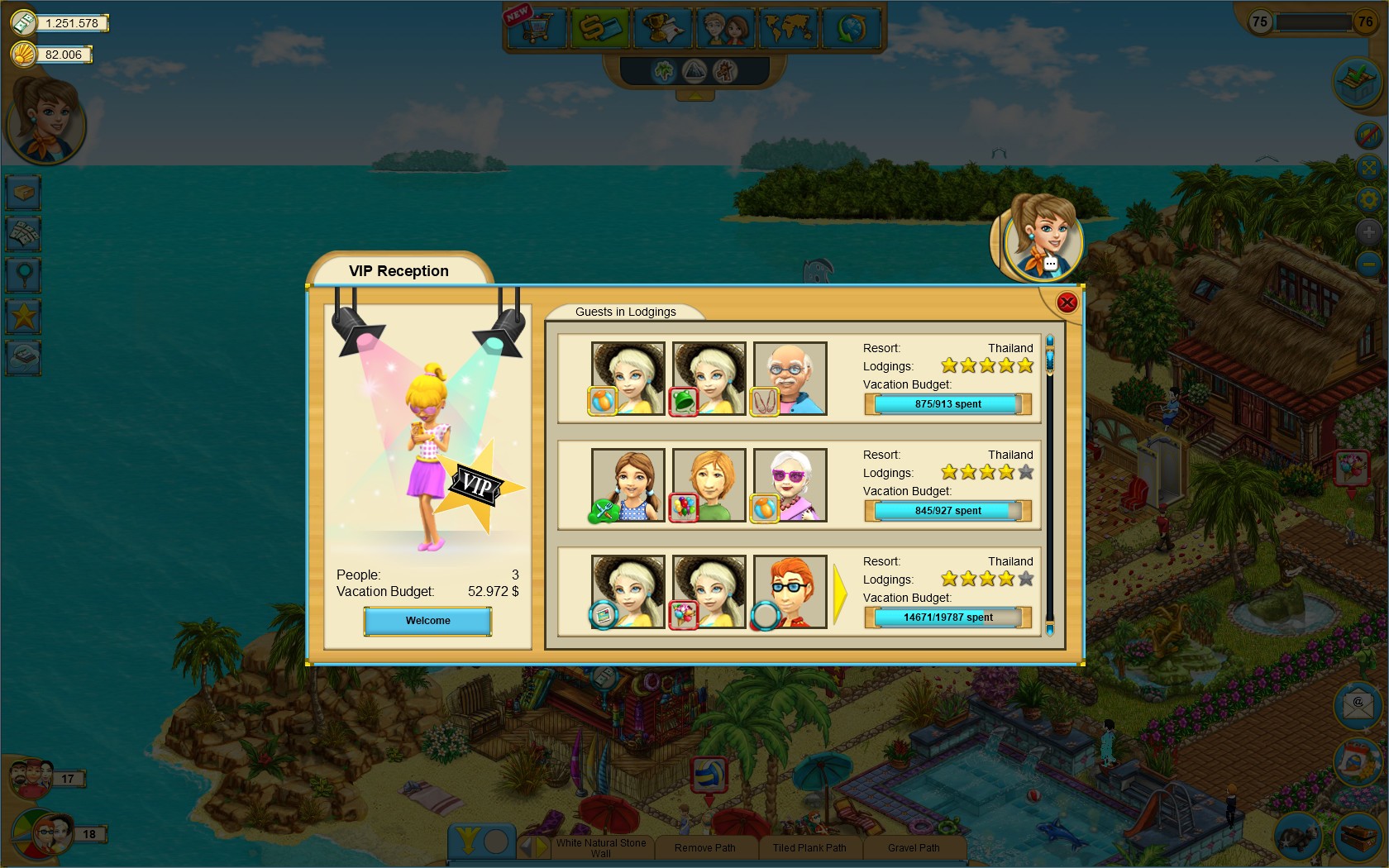The image size is (1389, 868).
Task: Switch to the Guests in Lodgings tab
Action: click(x=625, y=312)
